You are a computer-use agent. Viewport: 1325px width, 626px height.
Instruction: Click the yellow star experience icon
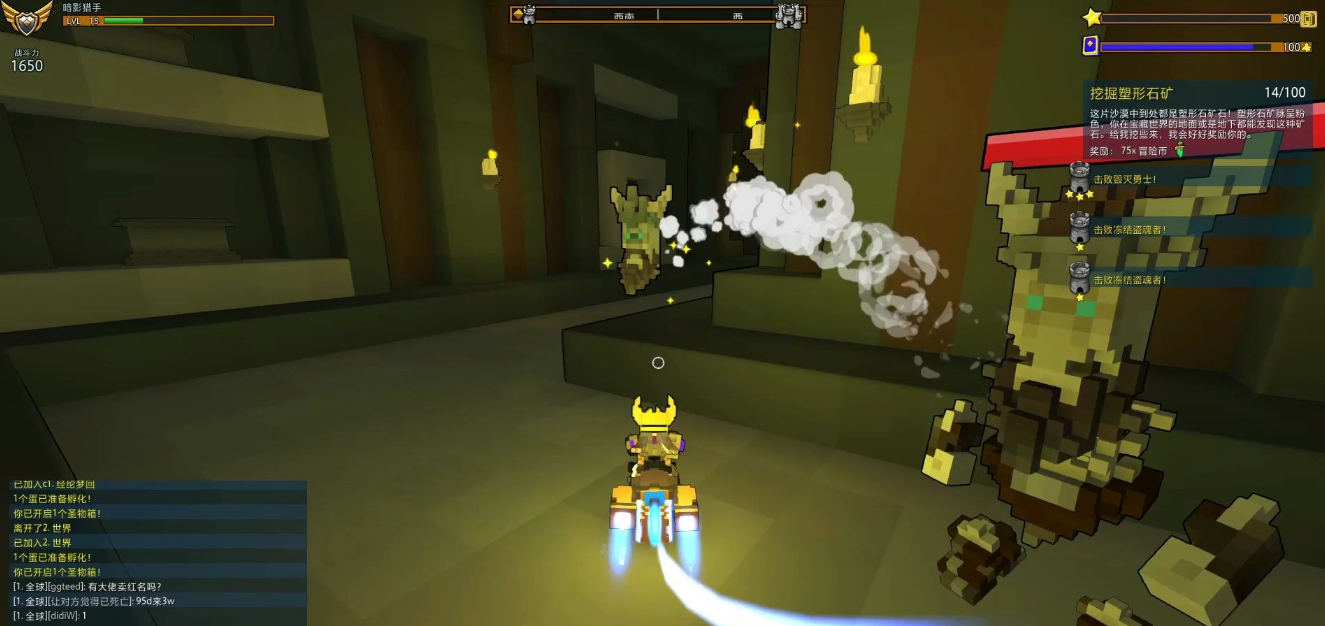point(1092,17)
